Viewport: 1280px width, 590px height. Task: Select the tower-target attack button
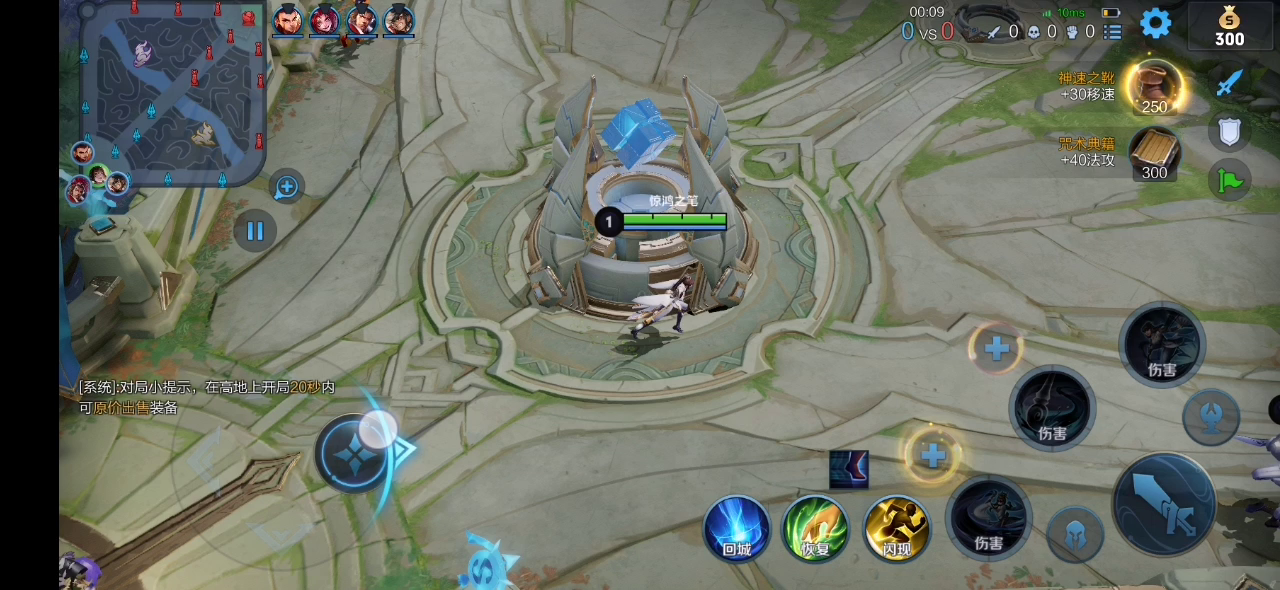1211,416
